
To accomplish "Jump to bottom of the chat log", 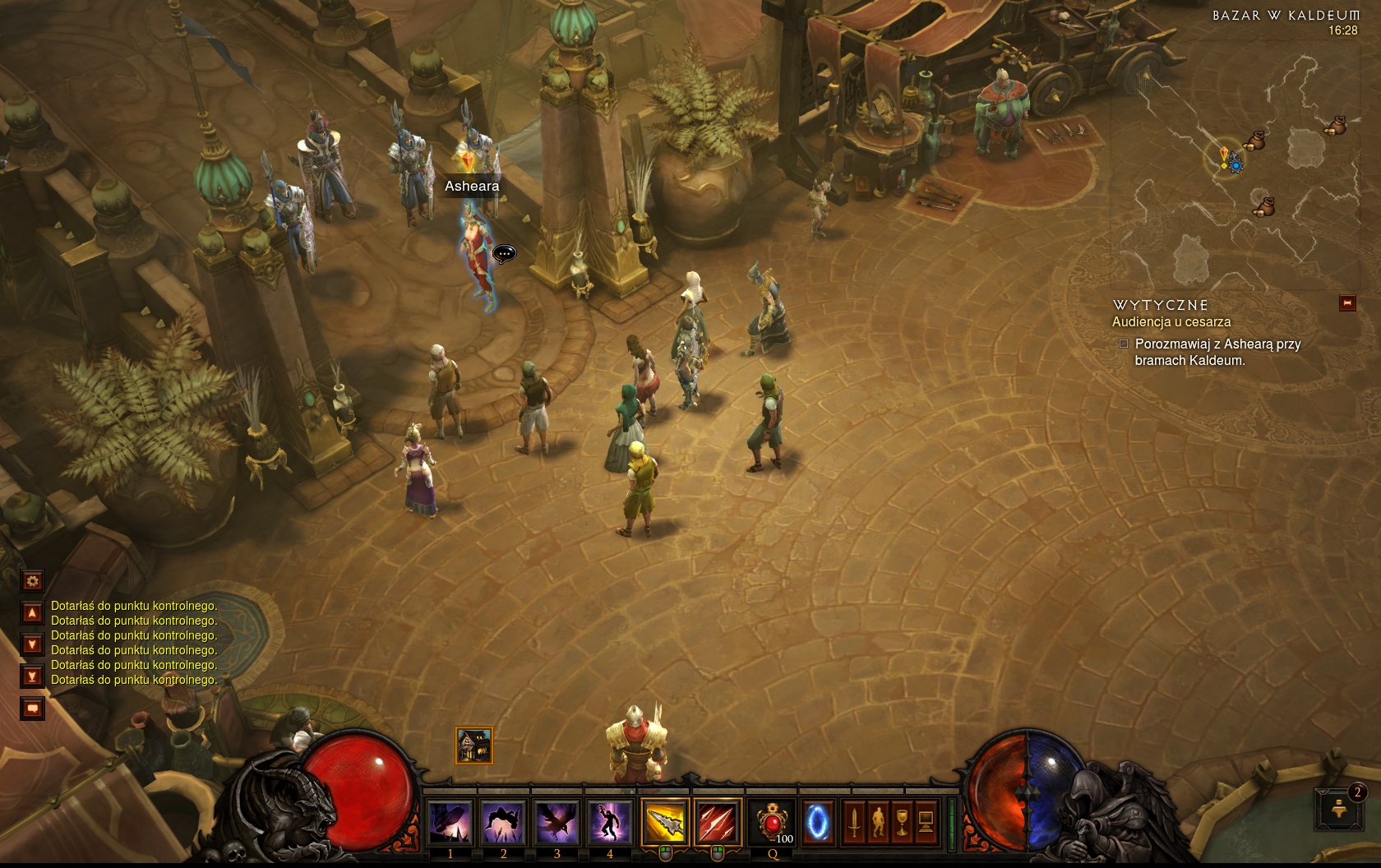I will pyautogui.click(x=32, y=676).
